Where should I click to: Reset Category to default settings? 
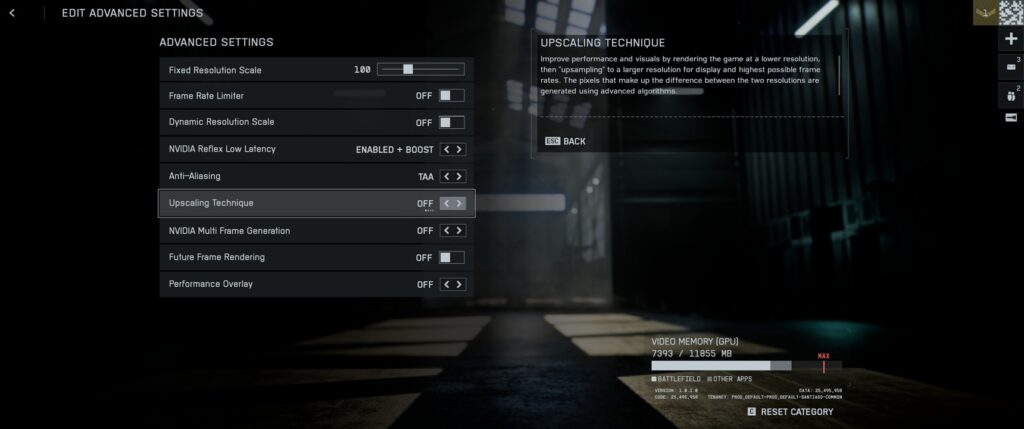[790, 411]
